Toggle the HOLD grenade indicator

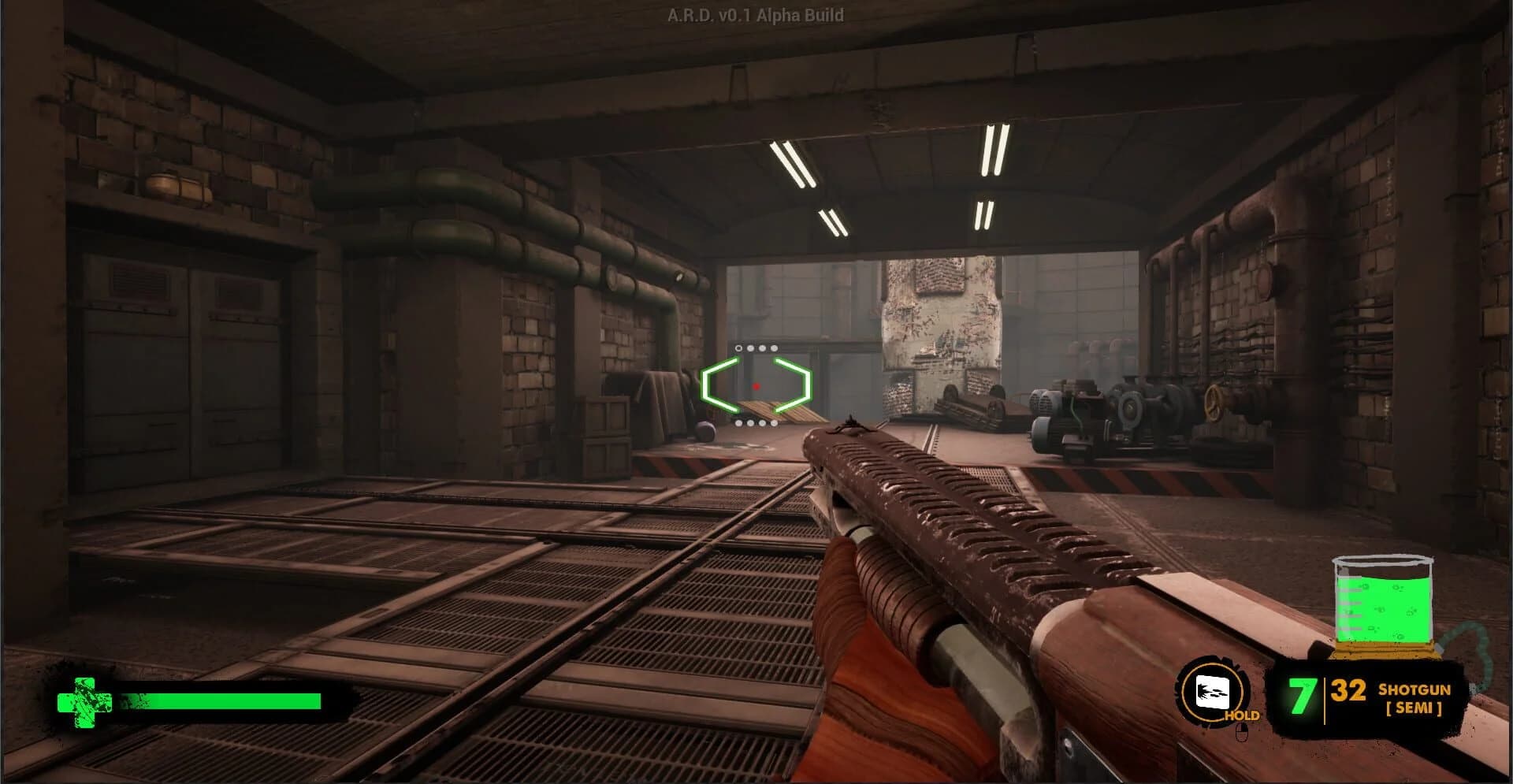coord(1242,715)
